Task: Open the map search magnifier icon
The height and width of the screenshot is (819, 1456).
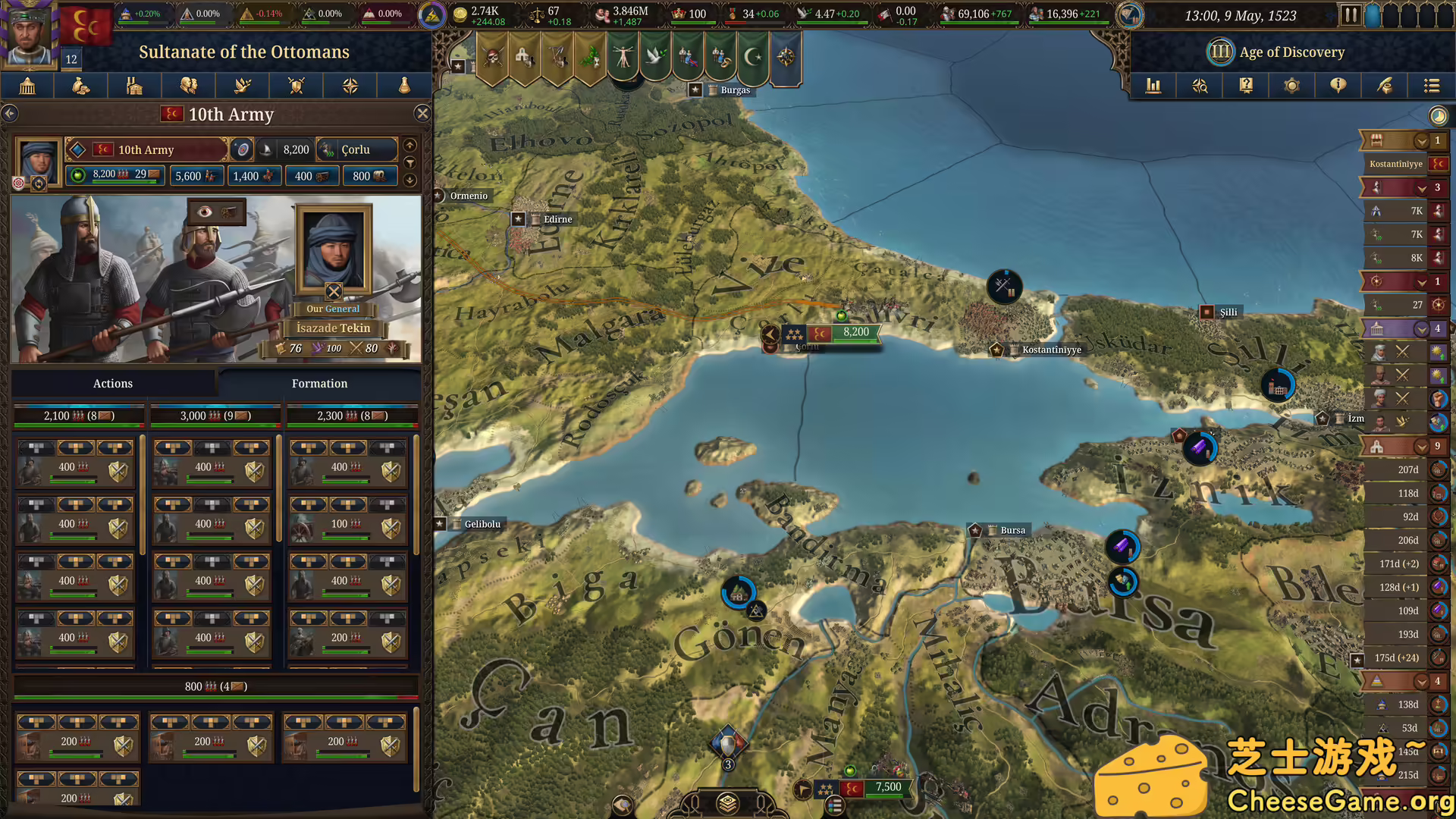Action: point(1200,86)
